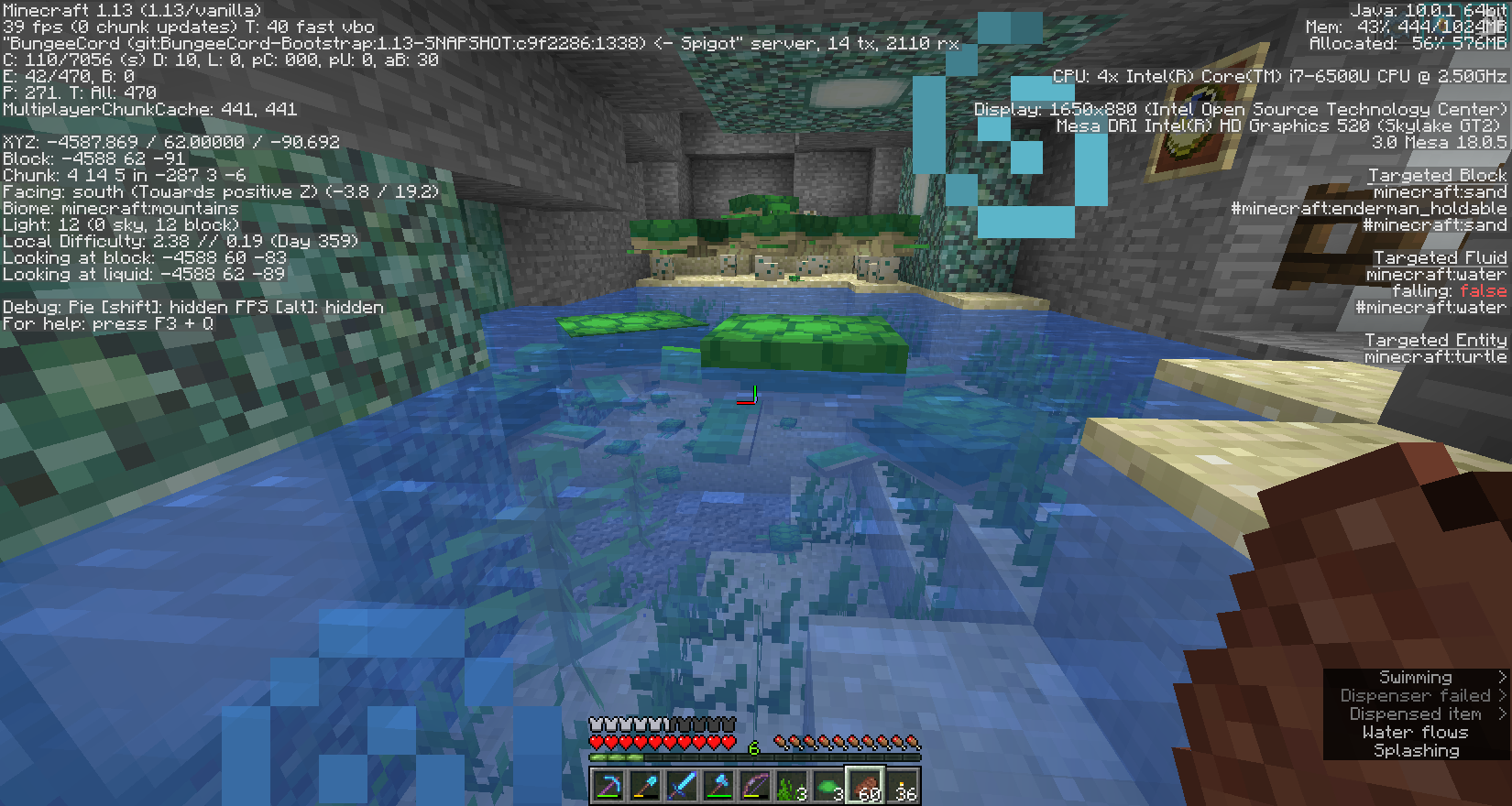Click the selected cooked food hotbar slot
The image size is (1512, 806).
(866, 785)
